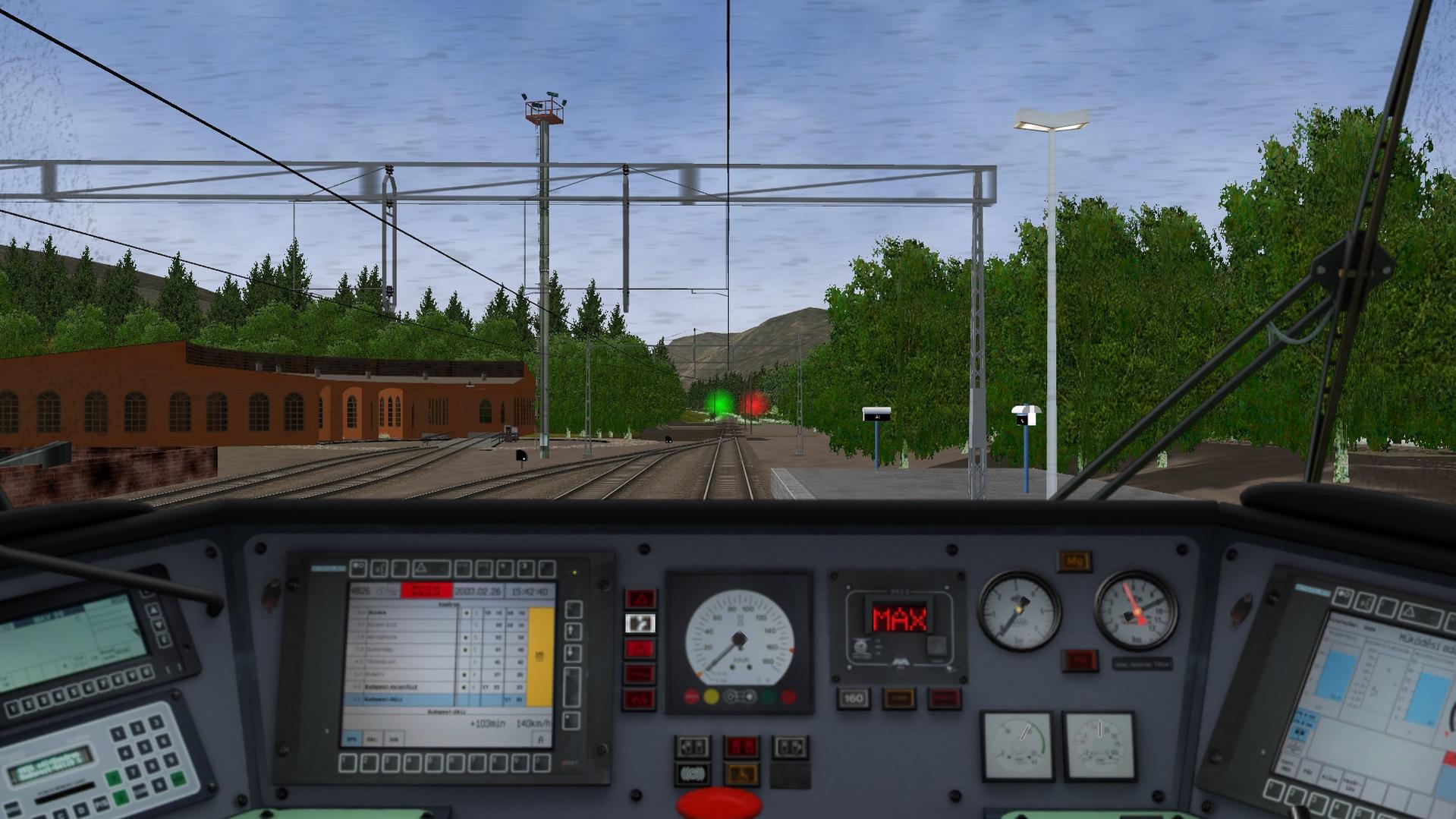Click the amber Mg indicator button
The image size is (1456, 819).
click(1074, 562)
